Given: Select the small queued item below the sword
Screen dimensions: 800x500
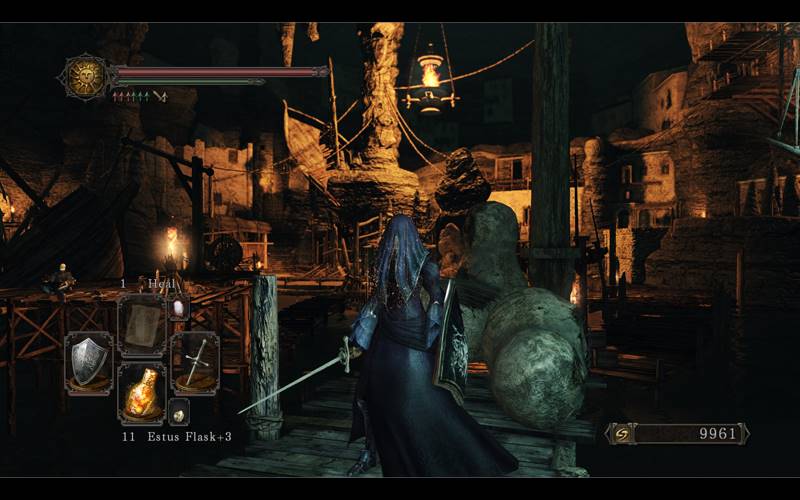Looking at the screenshot, I should pyautogui.click(x=178, y=412).
